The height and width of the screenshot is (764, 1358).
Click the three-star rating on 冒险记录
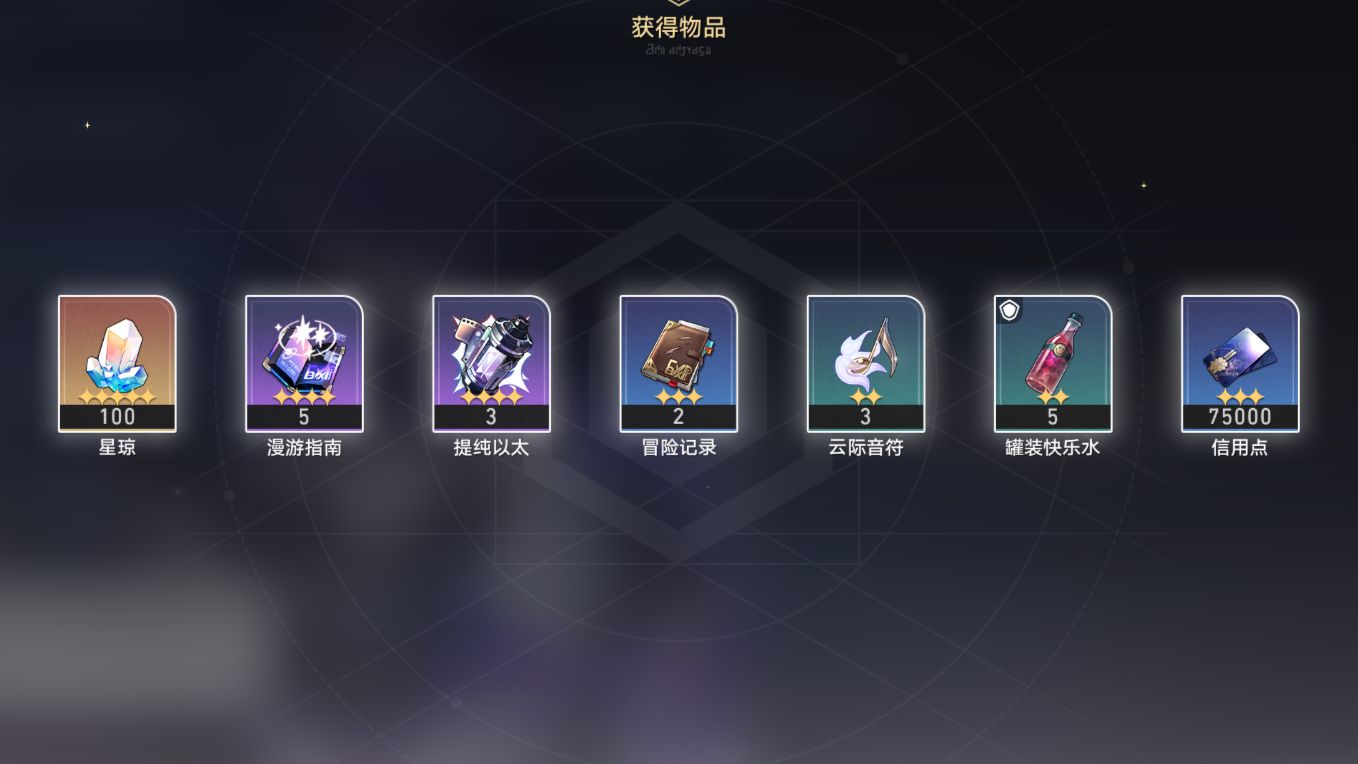pyautogui.click(x=678, y=398)
